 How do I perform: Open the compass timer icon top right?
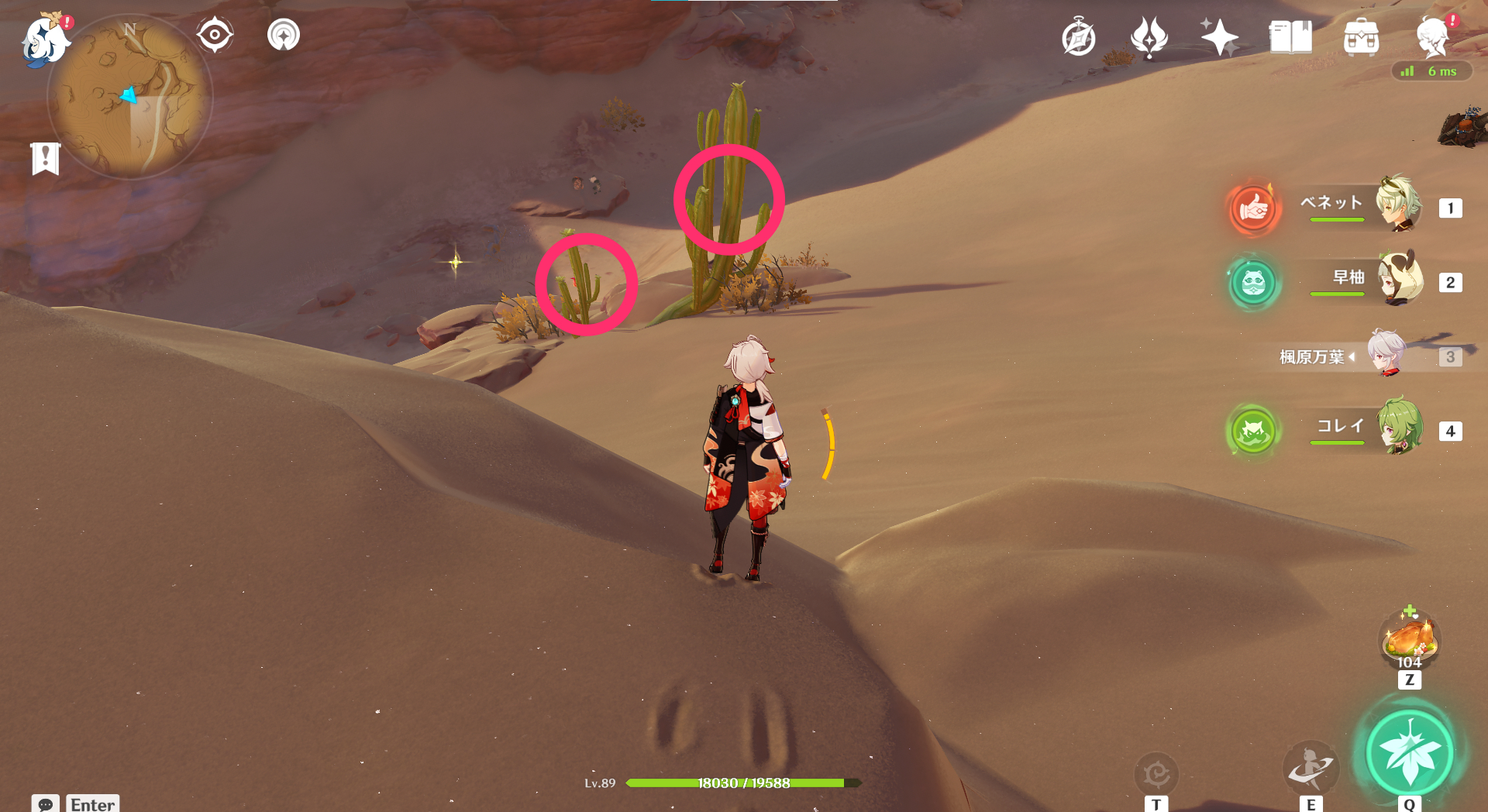pyautogui.click(x=1079, y=36)
